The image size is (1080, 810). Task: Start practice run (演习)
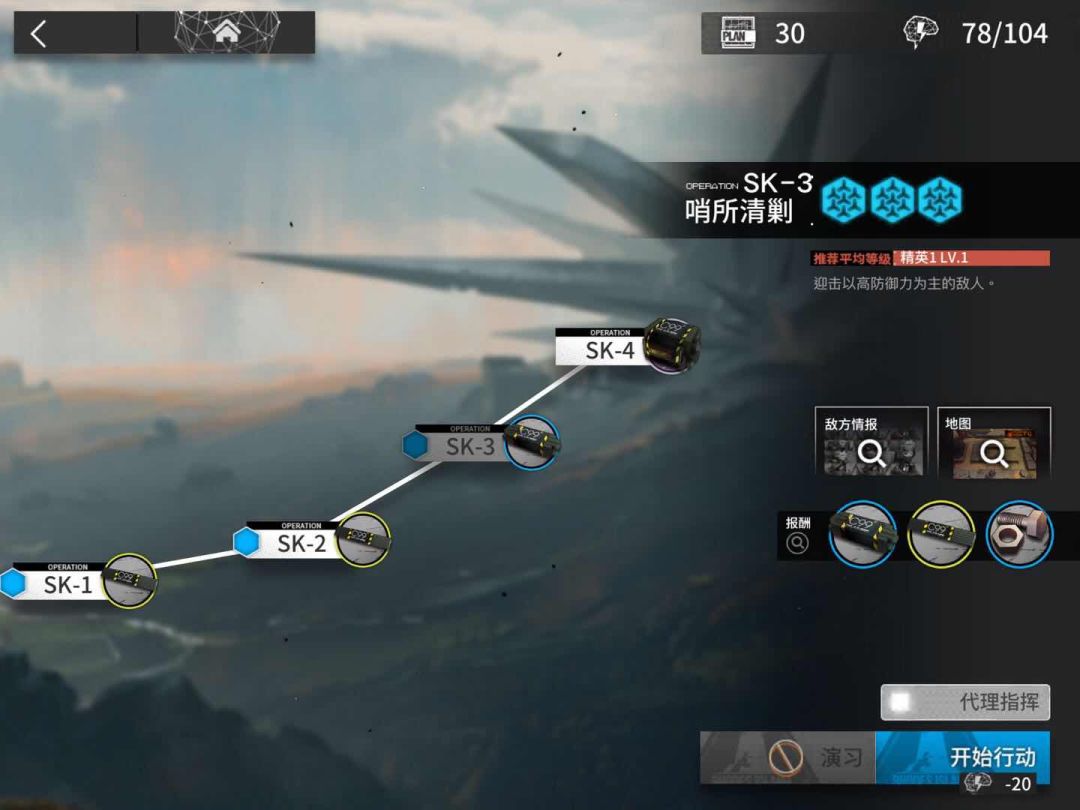[x=788, y=757]
